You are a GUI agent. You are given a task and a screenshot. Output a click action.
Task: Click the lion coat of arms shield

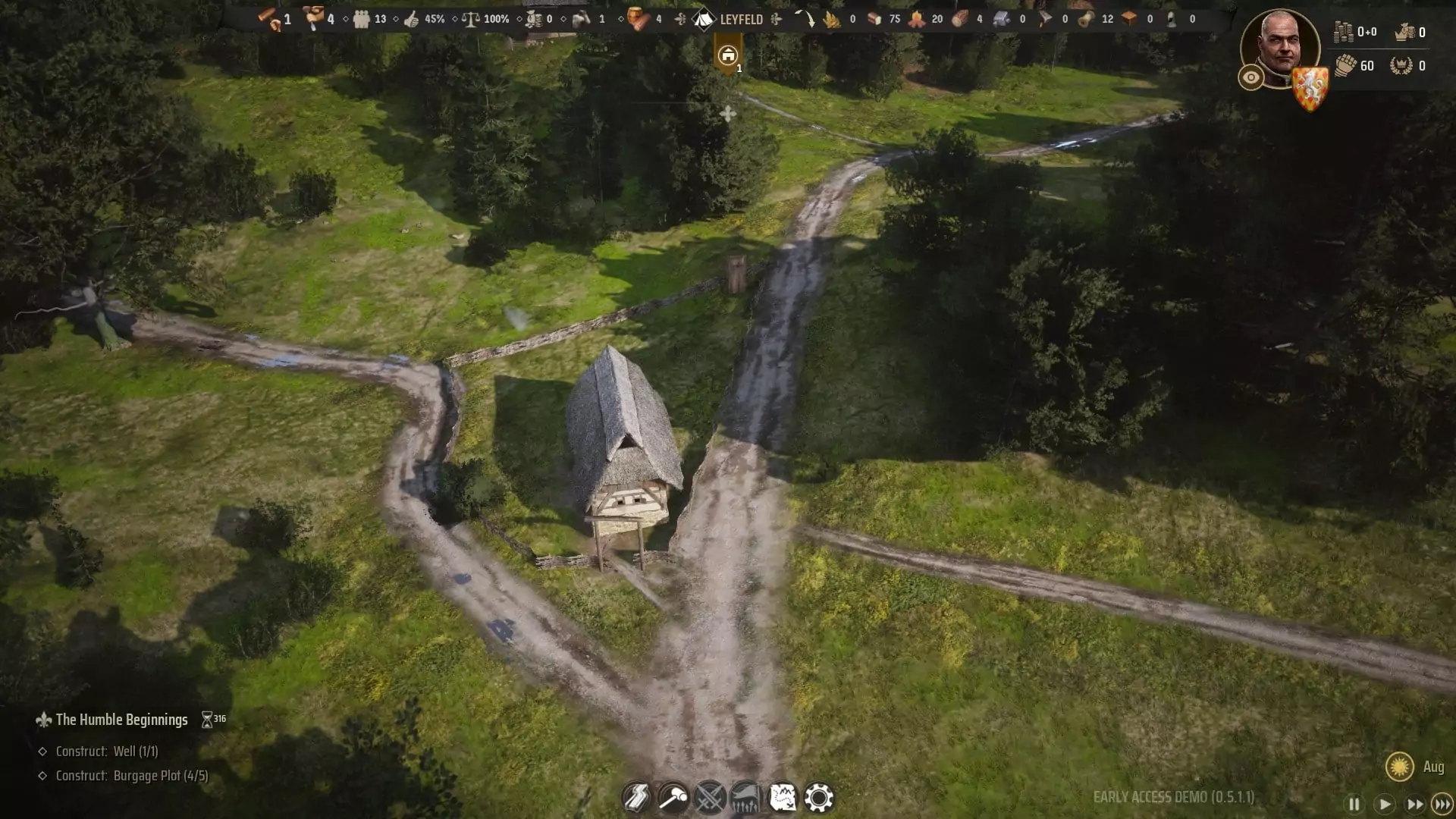[x=1310, y=88]
